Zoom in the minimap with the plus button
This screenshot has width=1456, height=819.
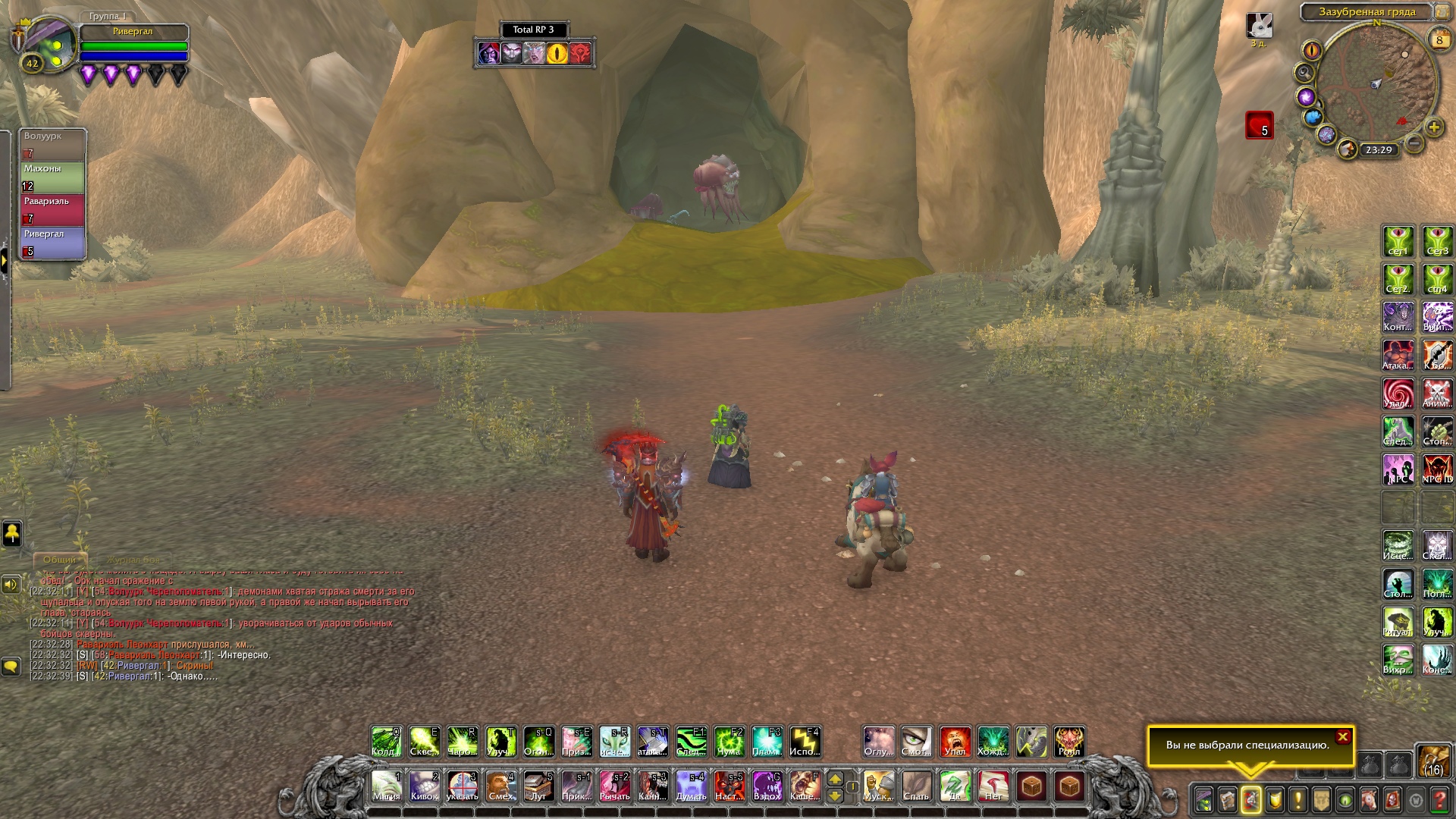pyautogui.click(x=1433, y=127)
